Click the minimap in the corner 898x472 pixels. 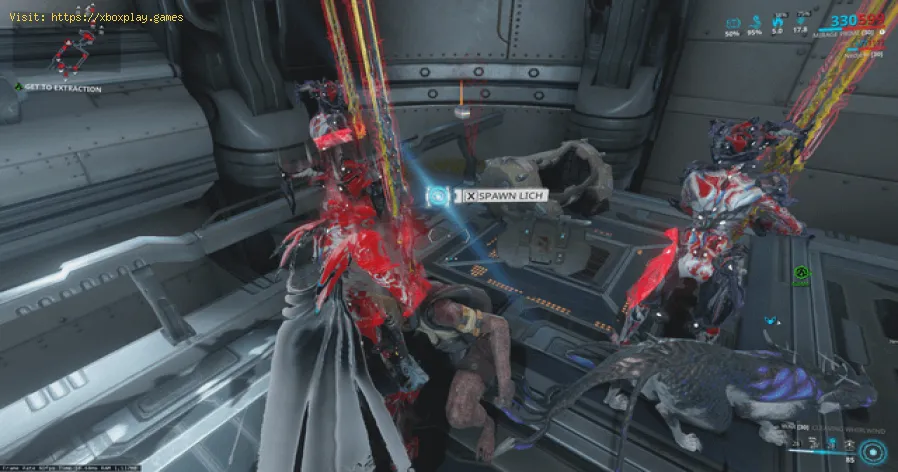[74, 50]
